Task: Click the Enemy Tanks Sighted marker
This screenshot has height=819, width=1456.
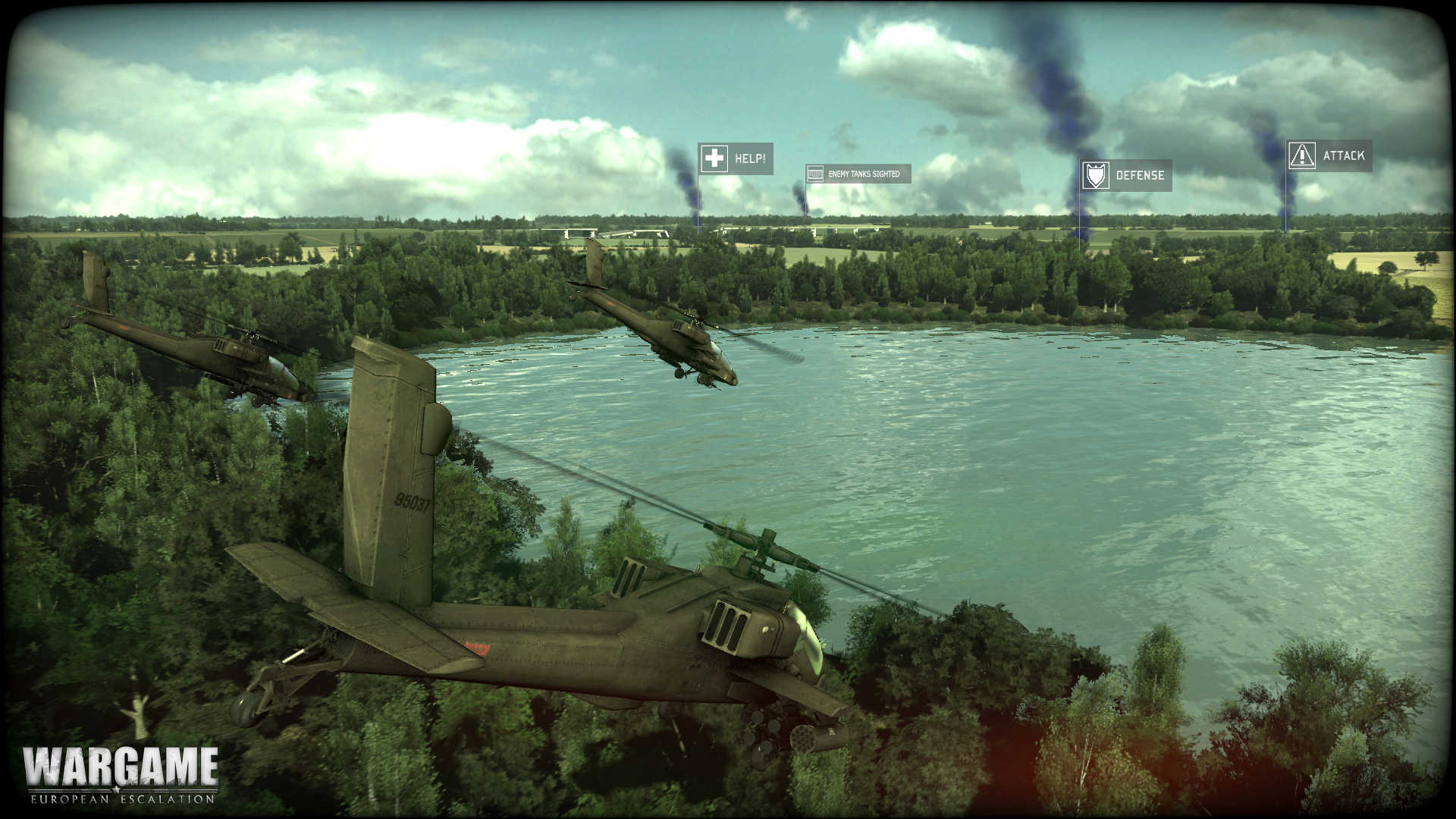Action: [x=858, y=174]
